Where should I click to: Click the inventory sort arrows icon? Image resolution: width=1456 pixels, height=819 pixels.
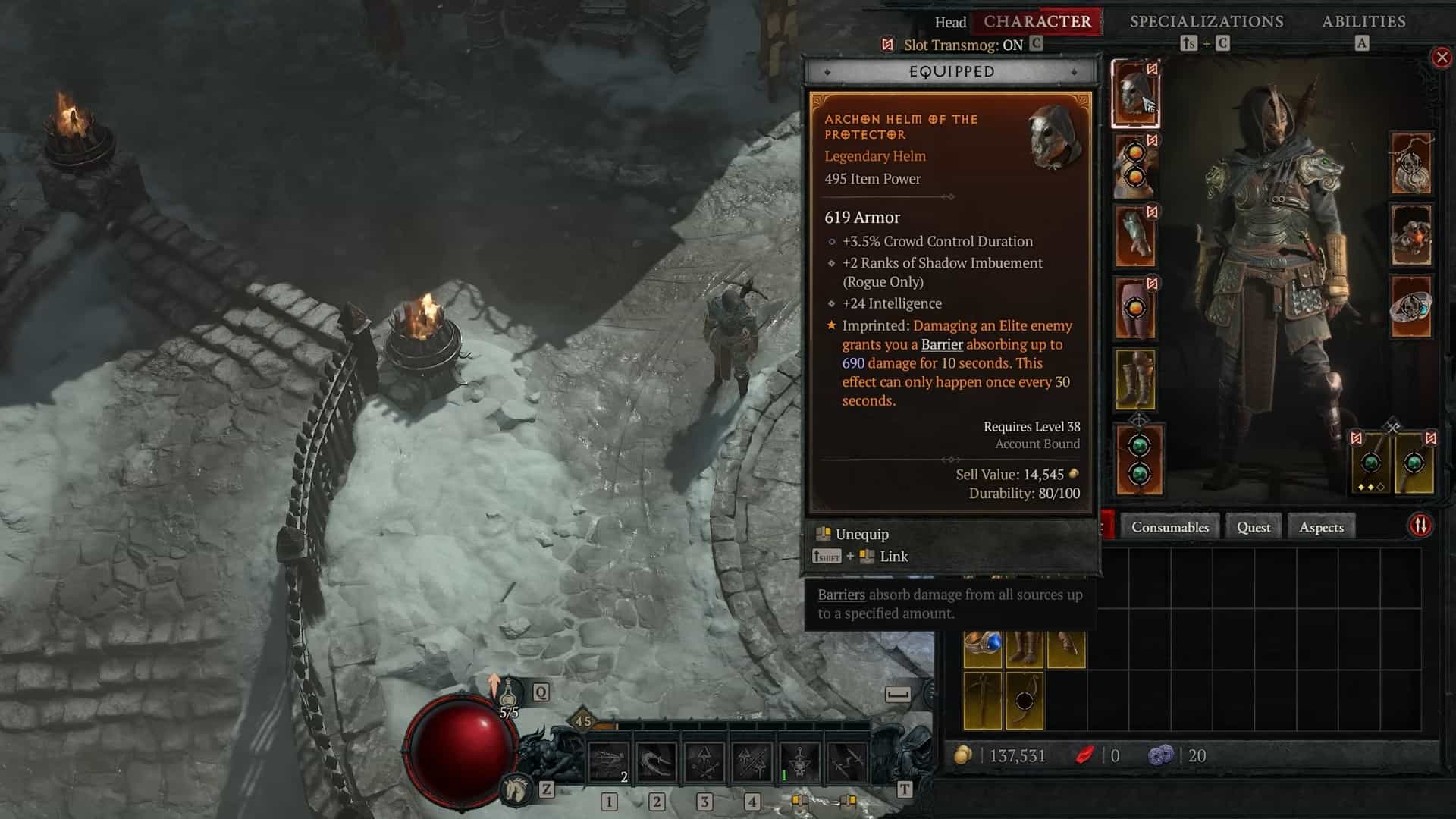(x=1420, y=523)
